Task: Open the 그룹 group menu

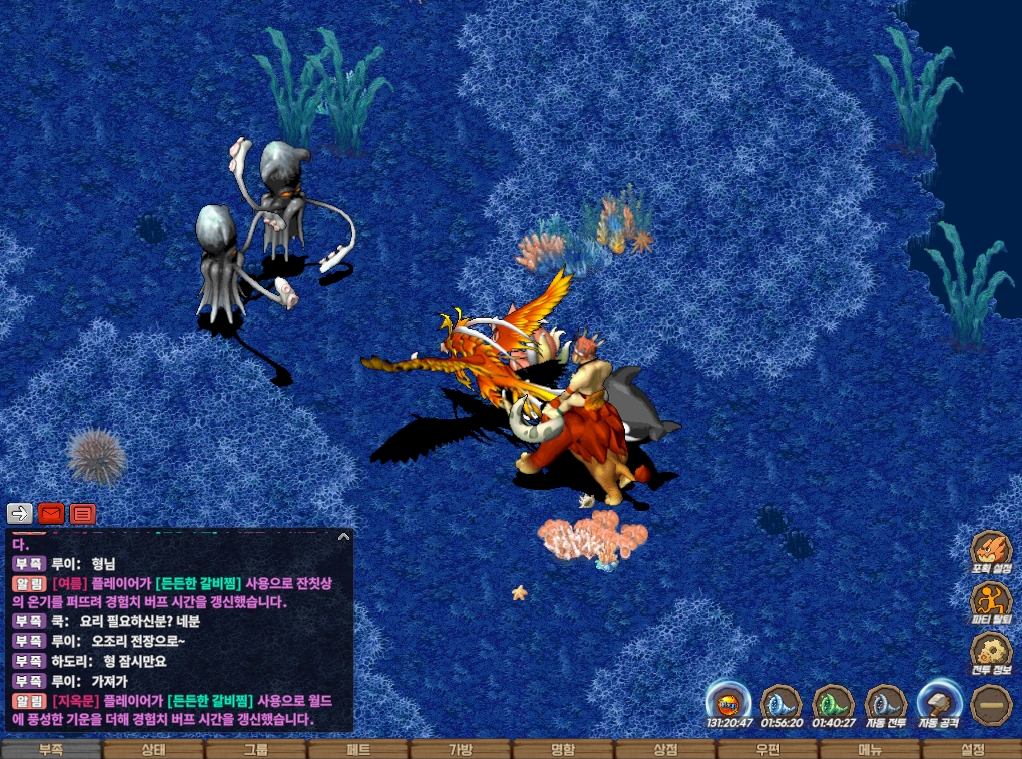Action: [255, 749]
